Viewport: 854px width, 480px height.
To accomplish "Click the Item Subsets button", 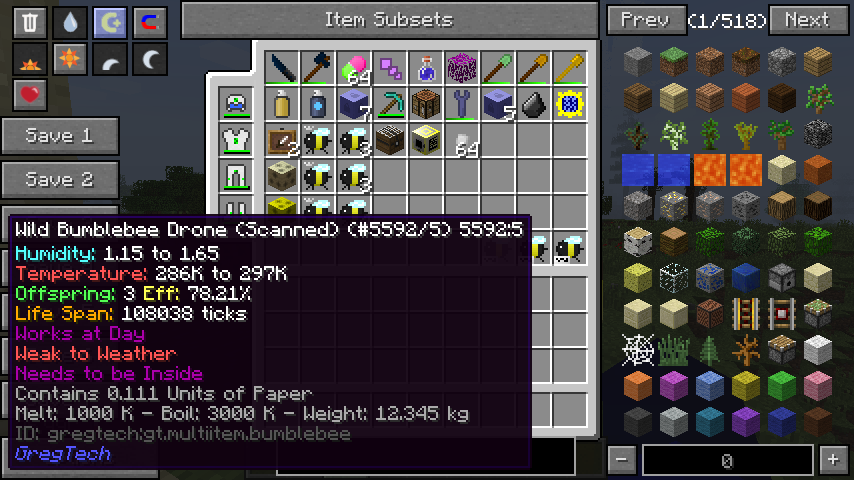I will click(388, 20).
